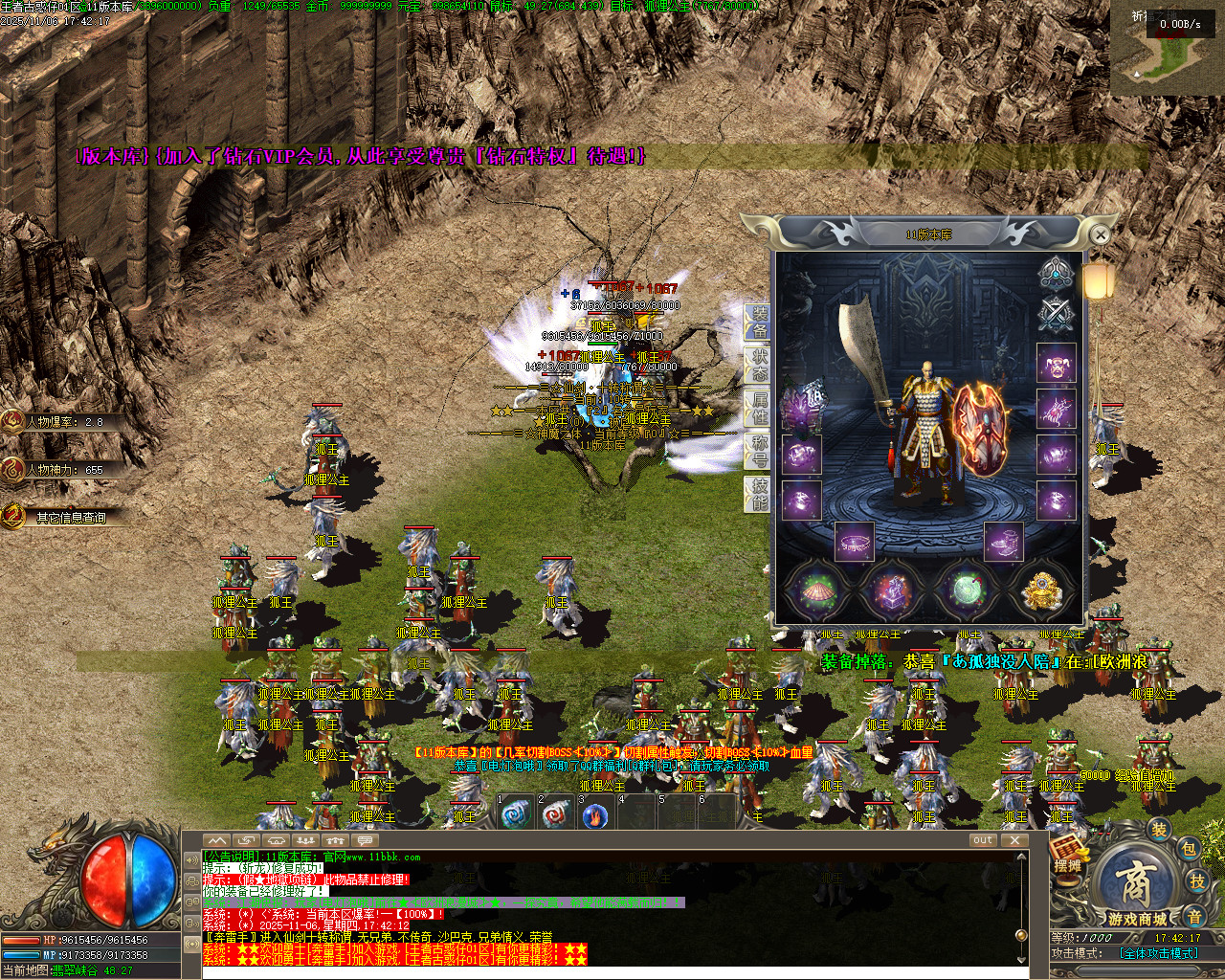Switch to the 状态 status tab
1225x980 pixels.
click(758, 367)
